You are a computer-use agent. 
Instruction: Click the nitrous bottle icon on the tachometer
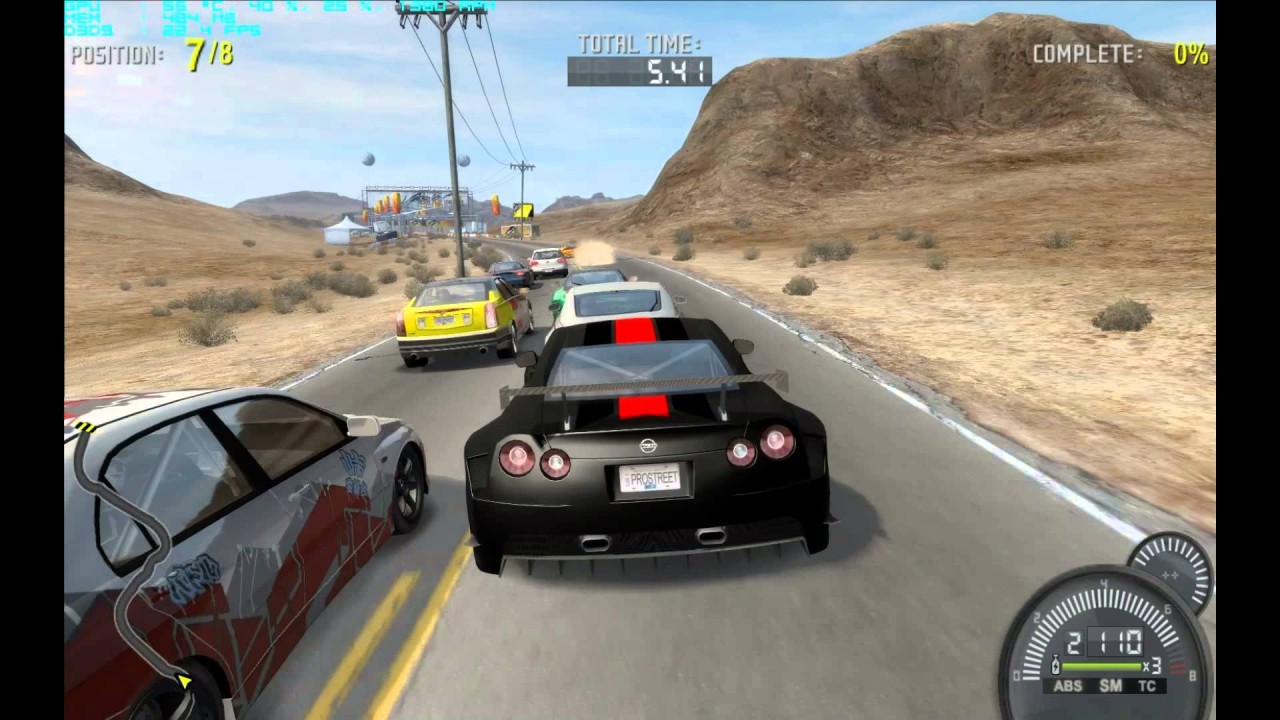(x=1055, y=665)
